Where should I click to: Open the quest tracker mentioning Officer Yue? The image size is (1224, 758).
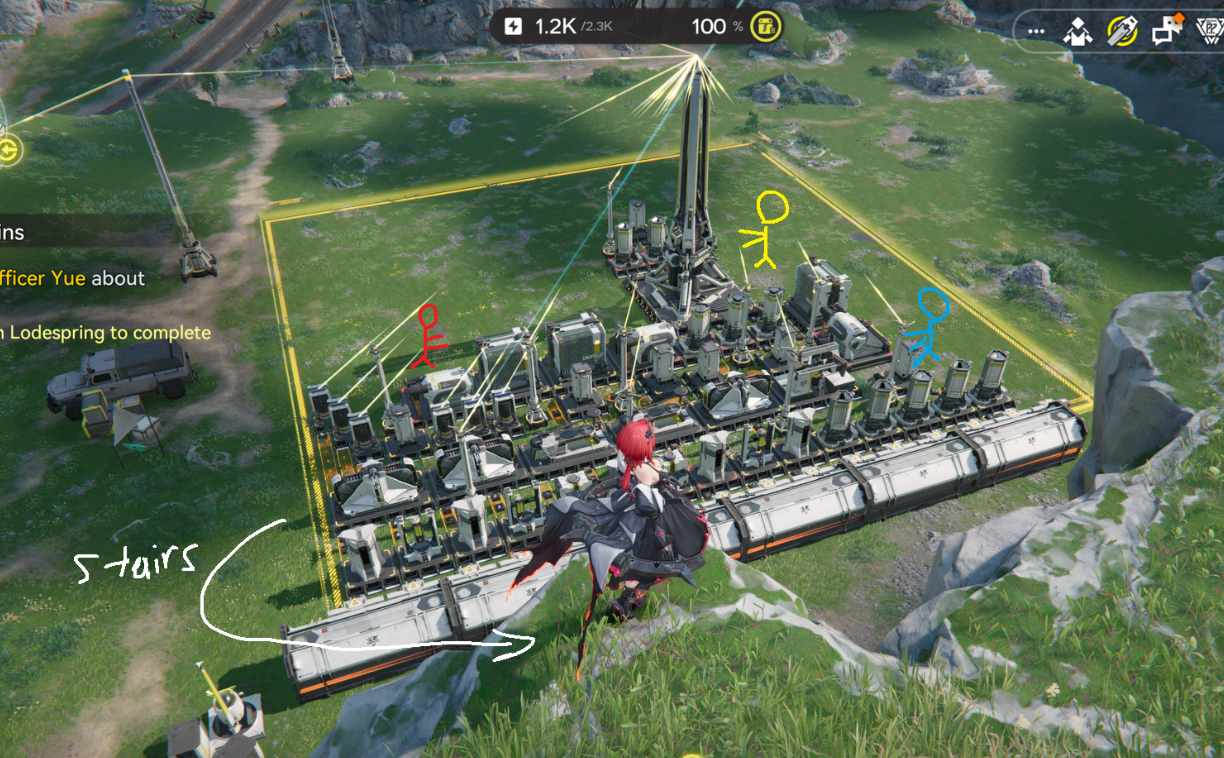(x=72, y=279)
